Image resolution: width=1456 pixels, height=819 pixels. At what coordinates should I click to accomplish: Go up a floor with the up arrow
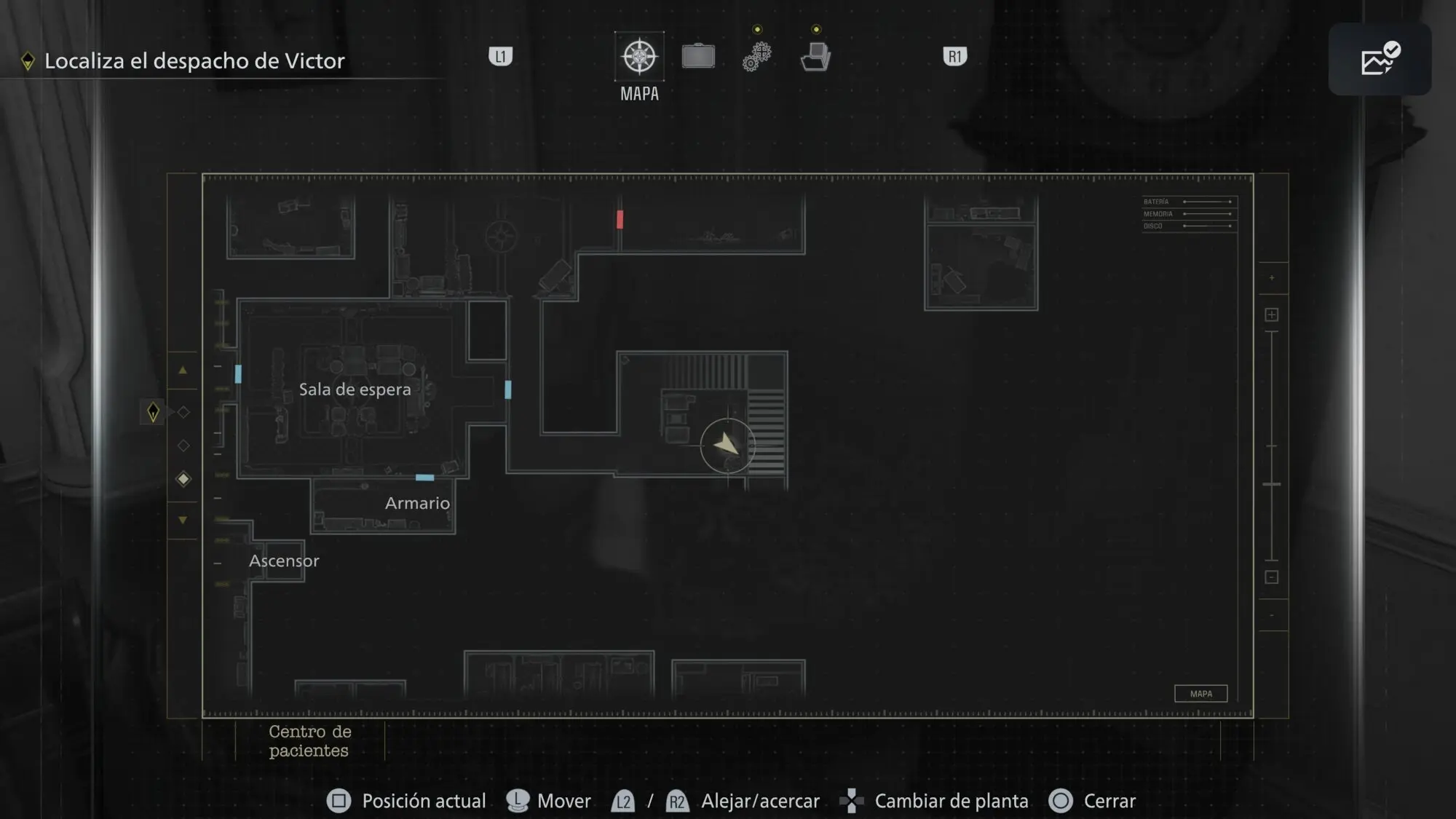[x=183, y=371]
